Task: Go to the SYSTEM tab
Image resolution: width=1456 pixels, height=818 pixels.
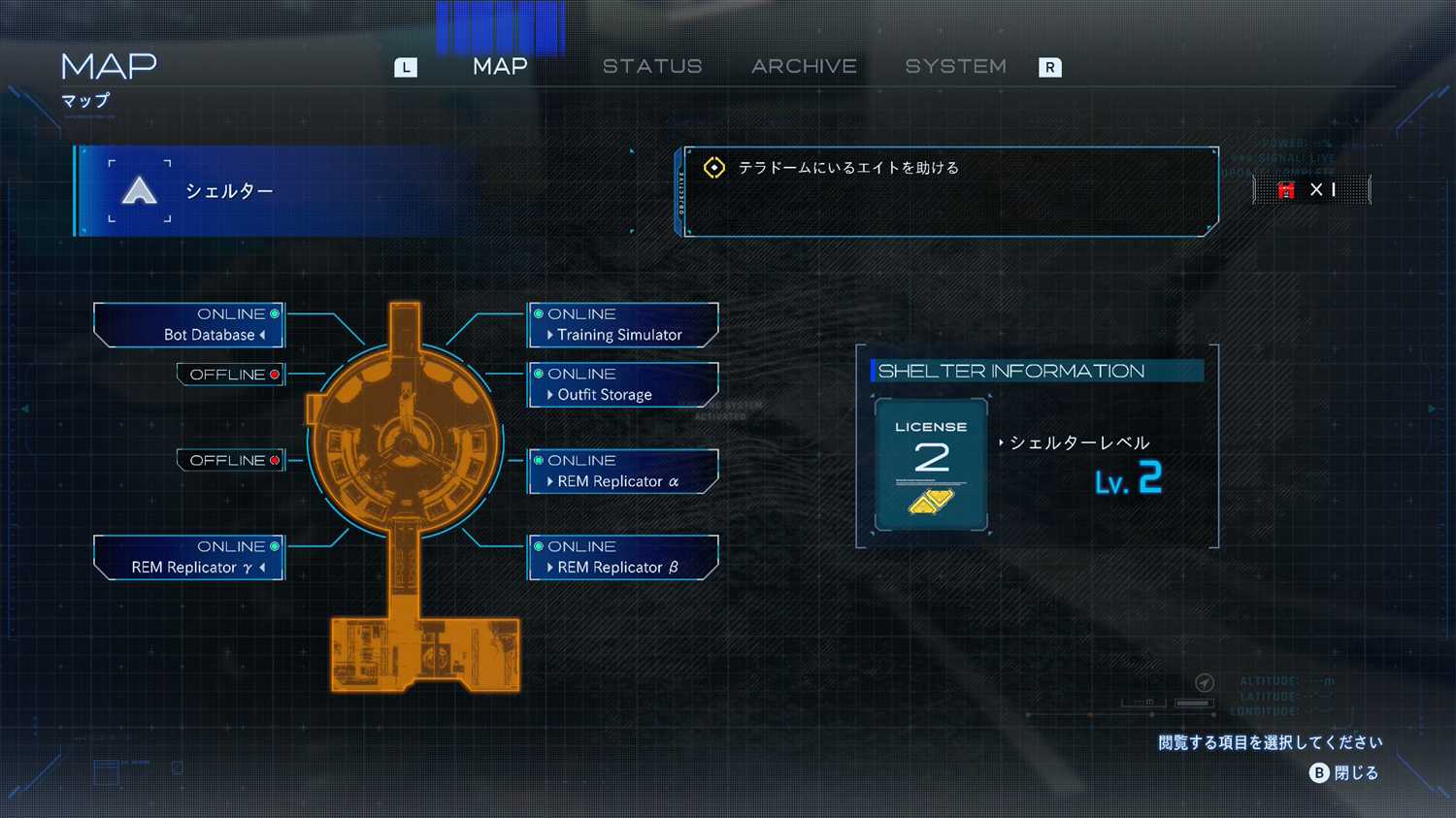Action: (955, 67)
